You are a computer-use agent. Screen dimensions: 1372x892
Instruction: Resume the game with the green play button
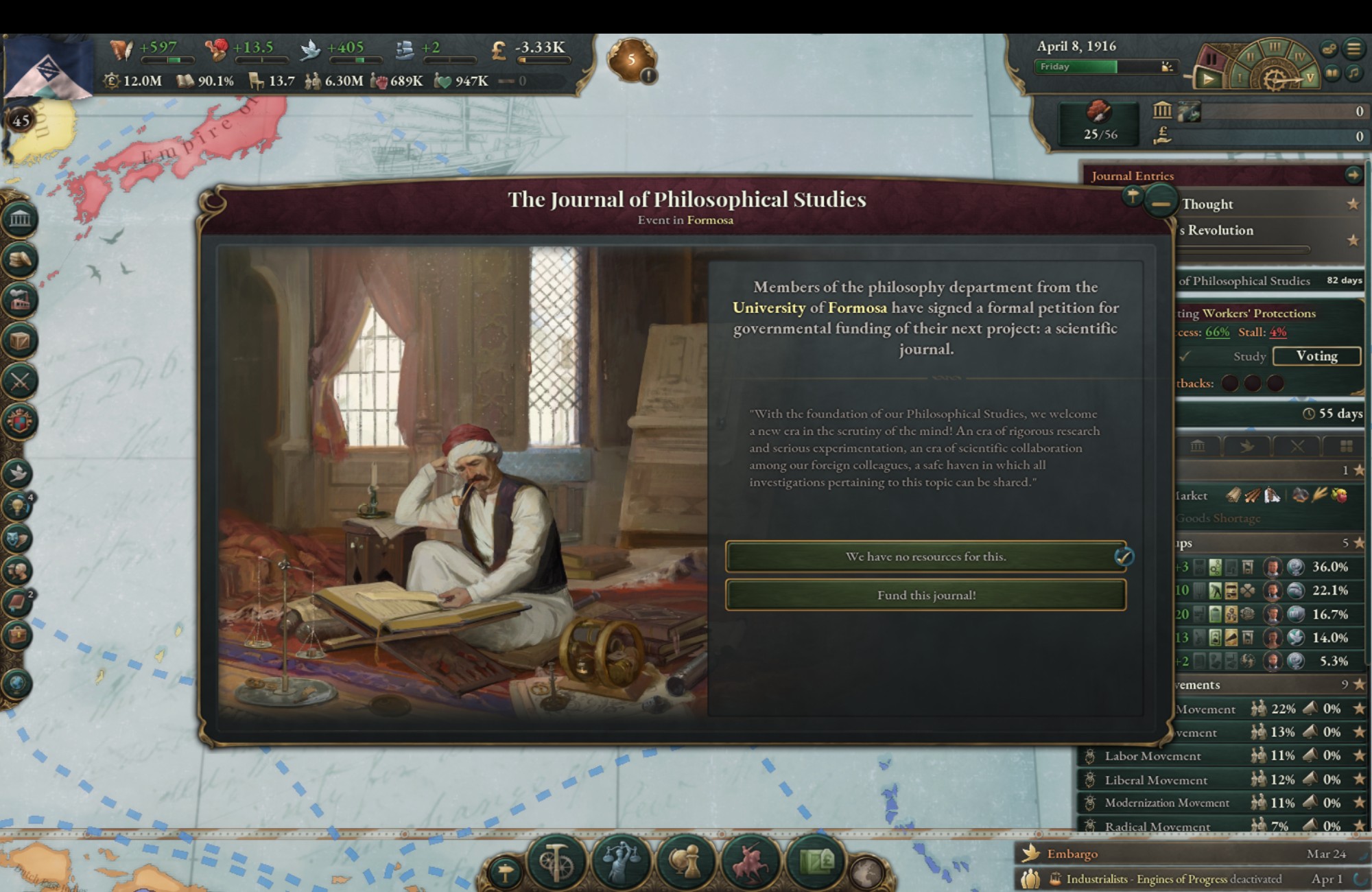click(x=1207, y=80)
